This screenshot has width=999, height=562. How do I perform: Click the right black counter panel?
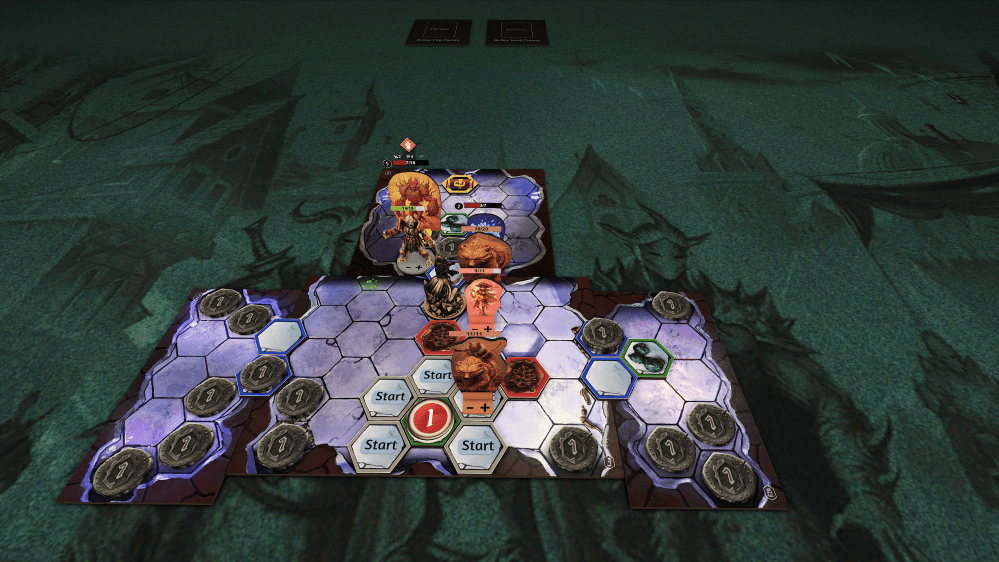pyautogui.click(x=518, y=32)
